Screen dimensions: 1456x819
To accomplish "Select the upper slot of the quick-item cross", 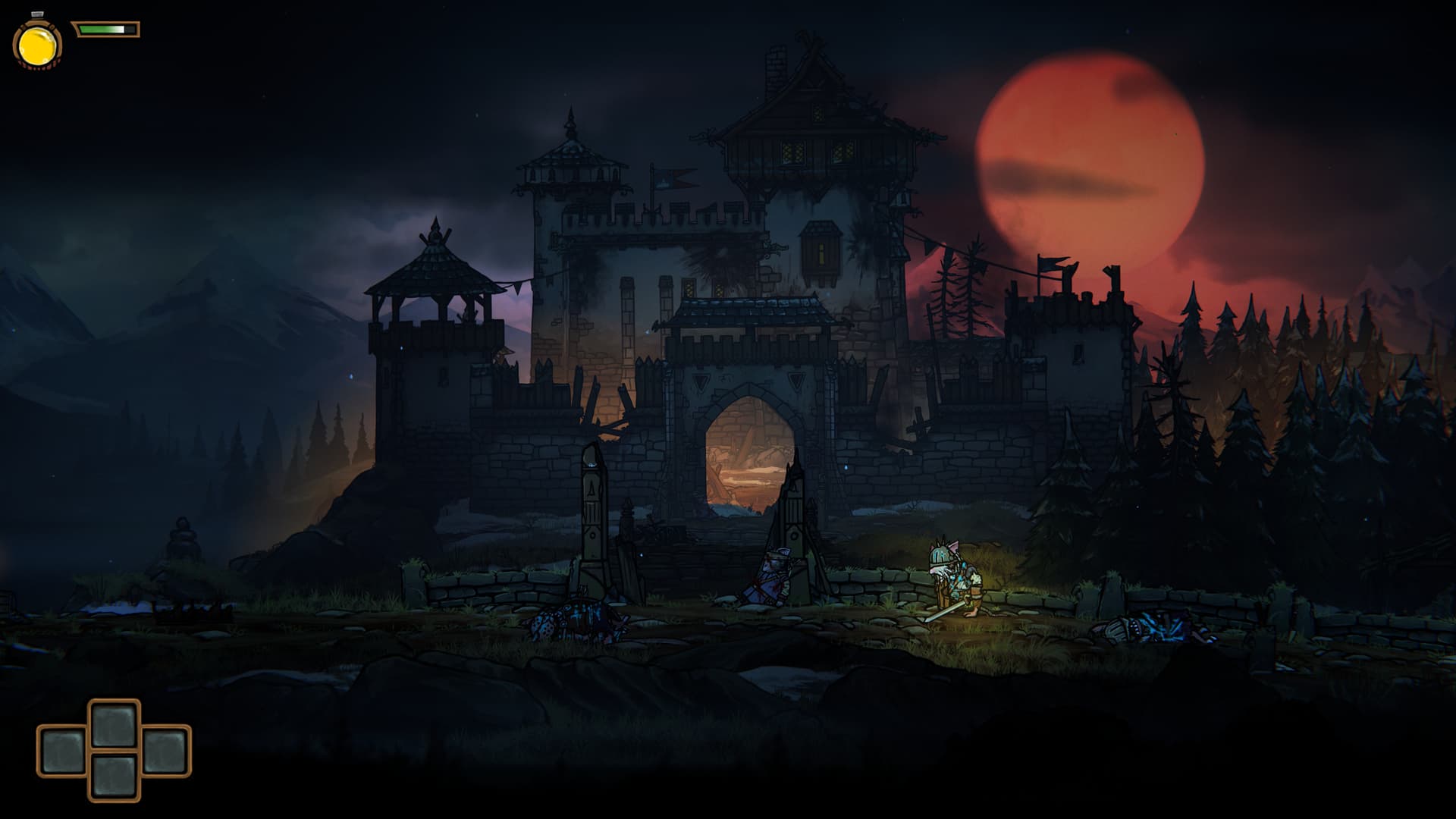I will click(x=115, y=725).
